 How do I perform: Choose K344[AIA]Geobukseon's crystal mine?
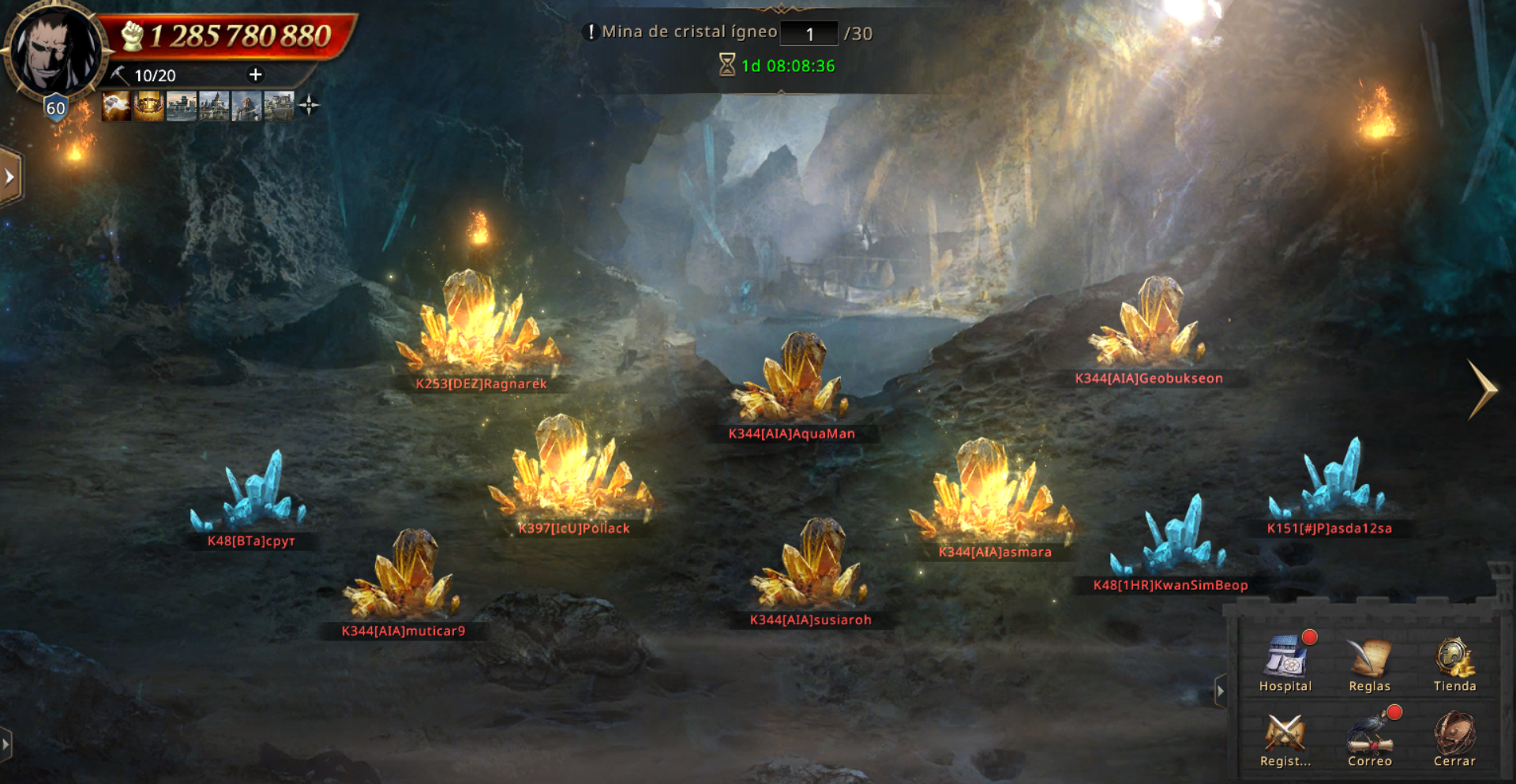[1150, 324]
